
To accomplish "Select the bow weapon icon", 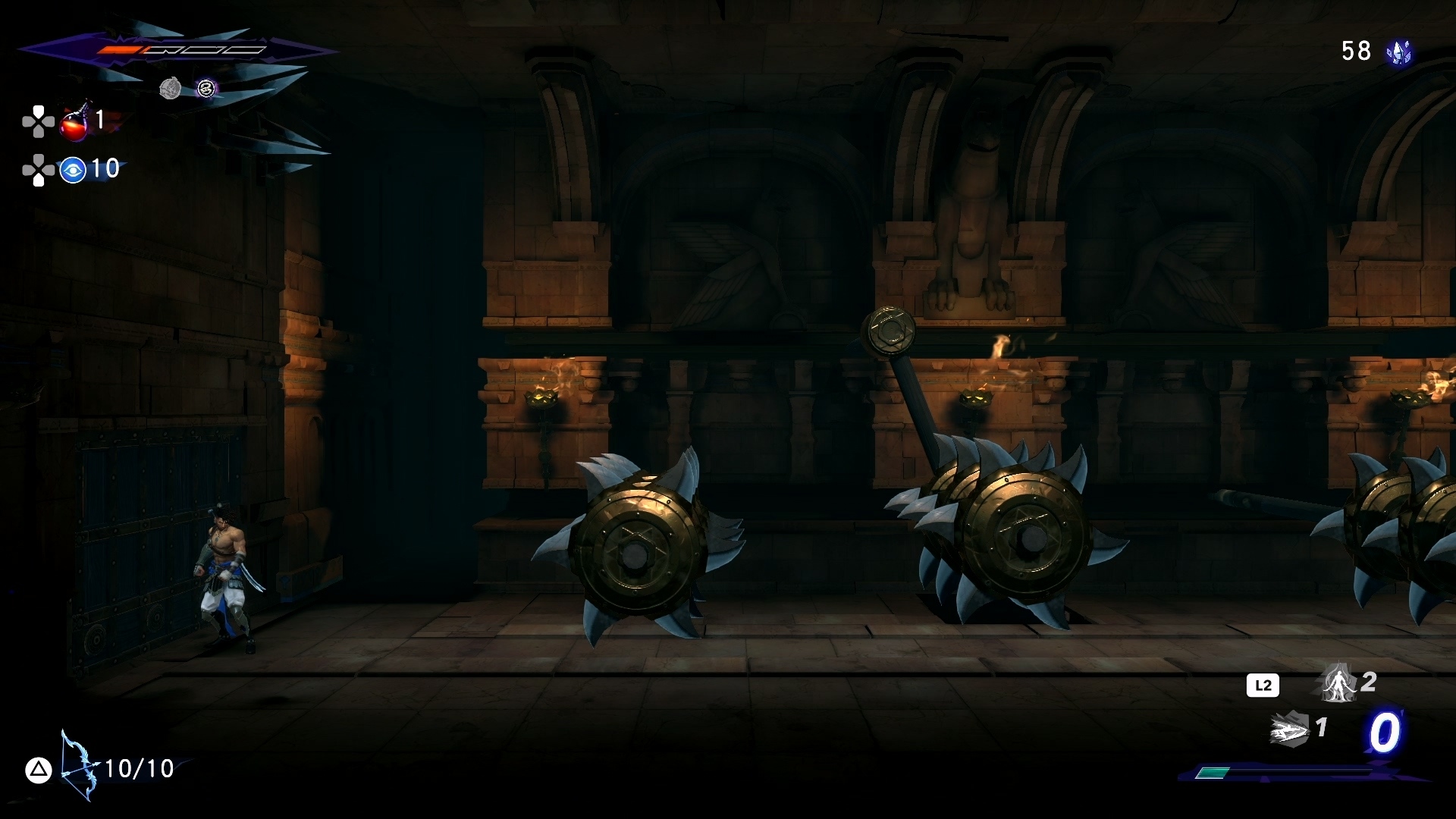I will pyautogui.click(x=78, y=767).
